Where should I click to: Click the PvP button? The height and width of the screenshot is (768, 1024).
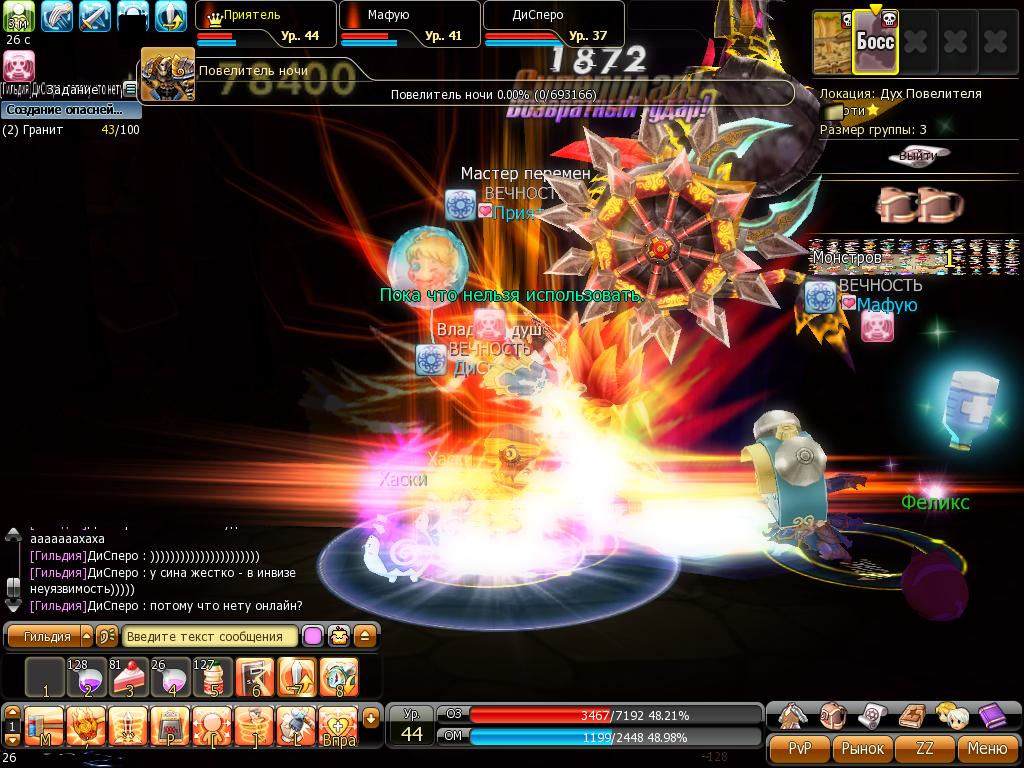point(800,748)
